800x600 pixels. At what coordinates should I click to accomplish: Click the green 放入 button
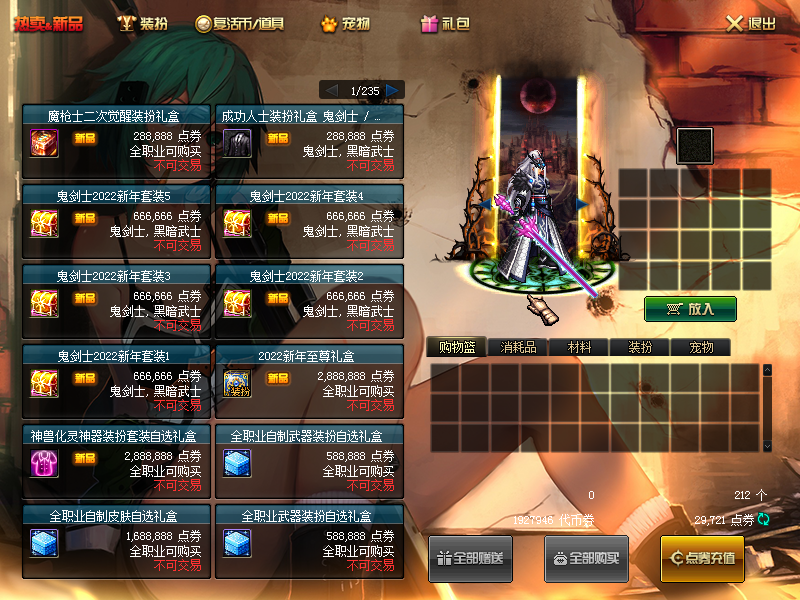click(690, 309)
